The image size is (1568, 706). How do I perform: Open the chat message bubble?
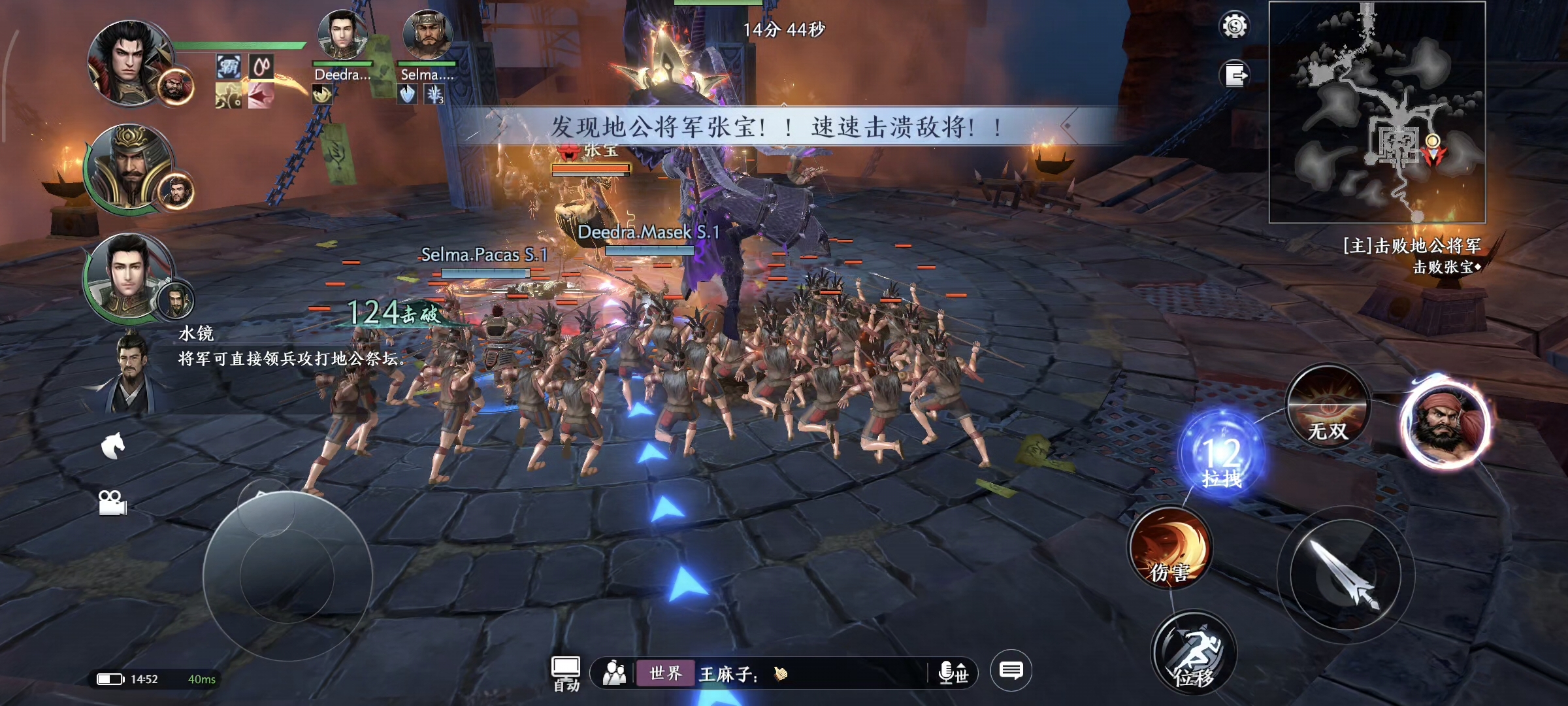pos(1011,671)
